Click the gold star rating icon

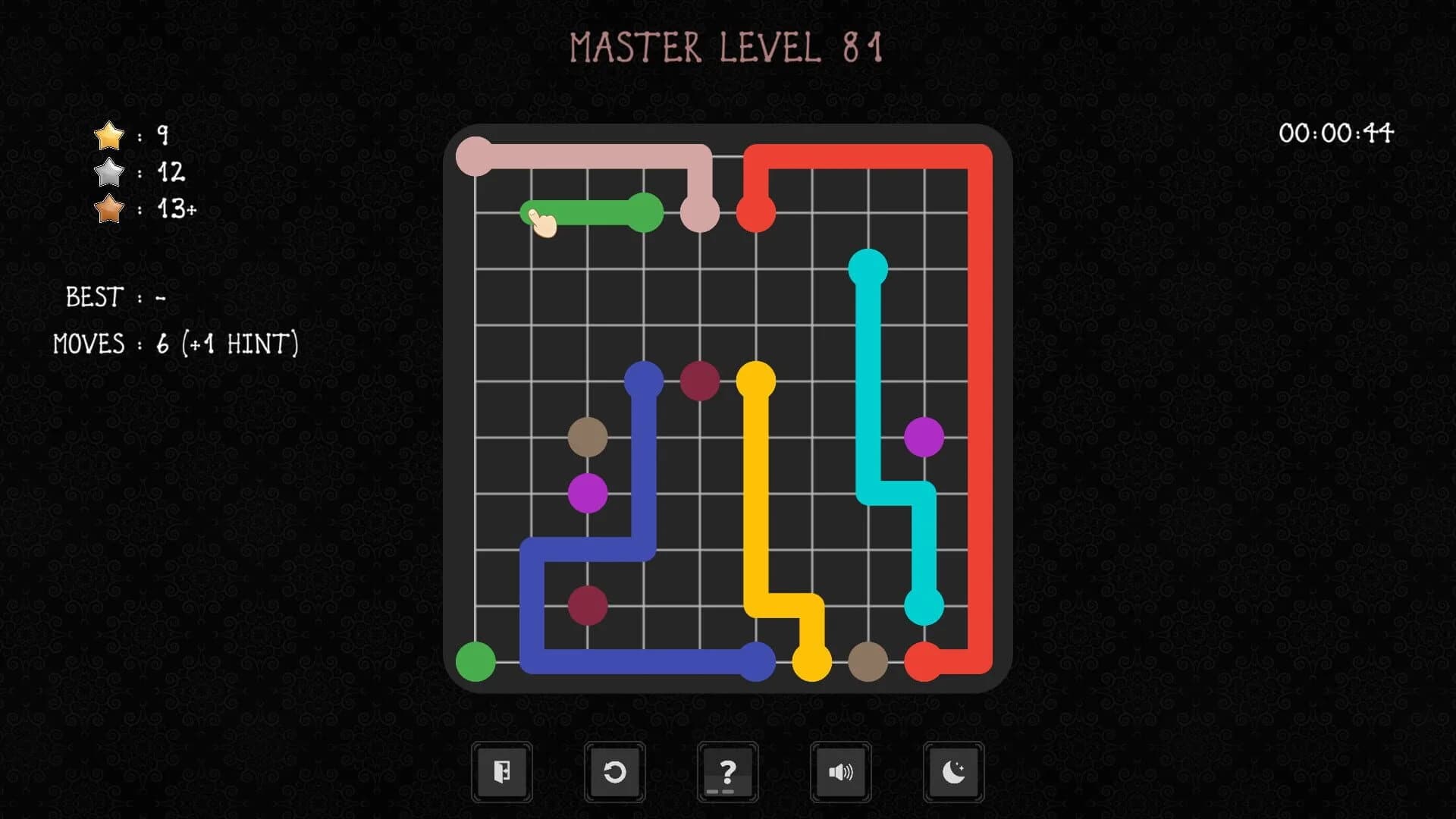pyautogui.click(x=108, y=135)
